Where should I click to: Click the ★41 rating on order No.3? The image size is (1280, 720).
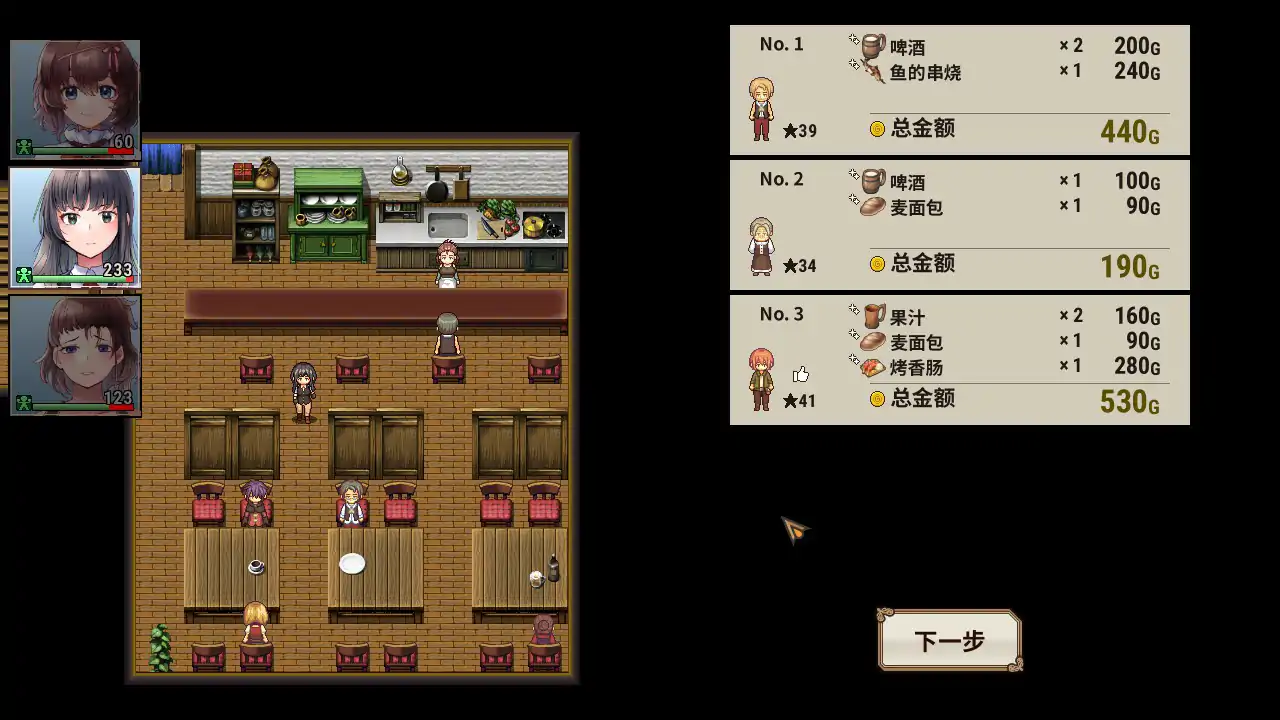coord(798,400)
